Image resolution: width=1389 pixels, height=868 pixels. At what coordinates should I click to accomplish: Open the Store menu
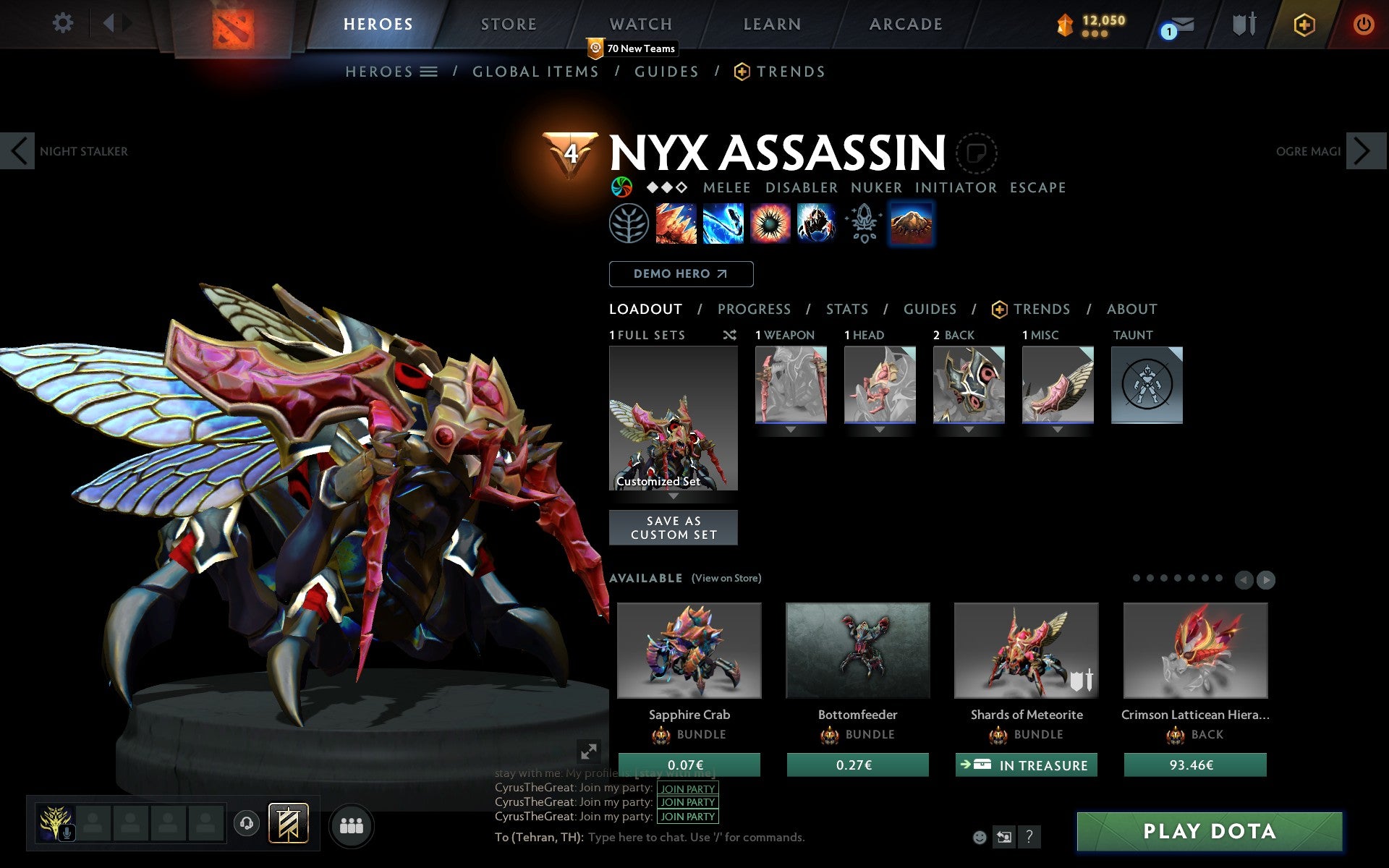(508, 23)
